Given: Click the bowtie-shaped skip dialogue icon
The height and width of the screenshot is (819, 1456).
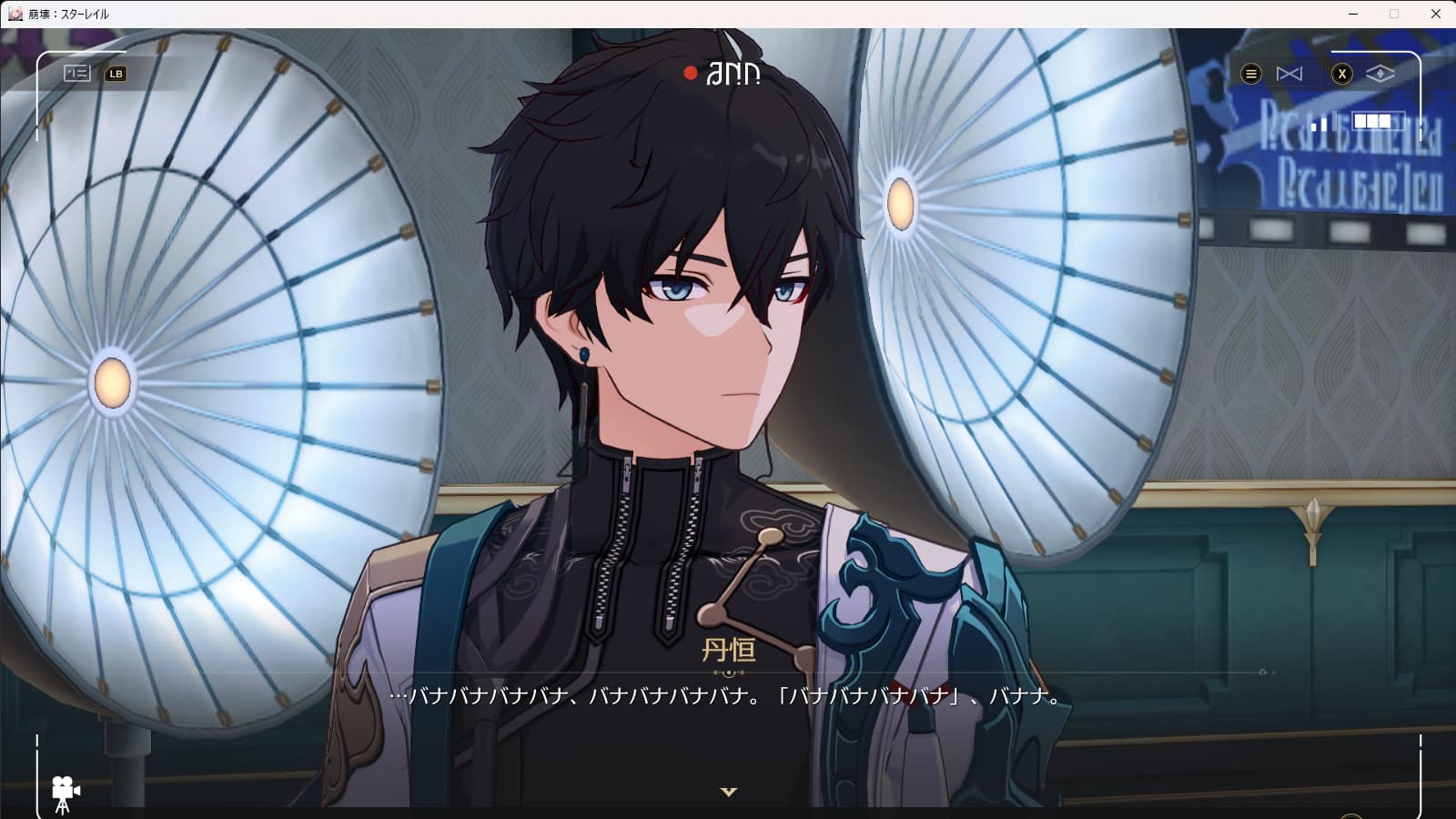Looking at the screenshot, I should point(1289,74).
